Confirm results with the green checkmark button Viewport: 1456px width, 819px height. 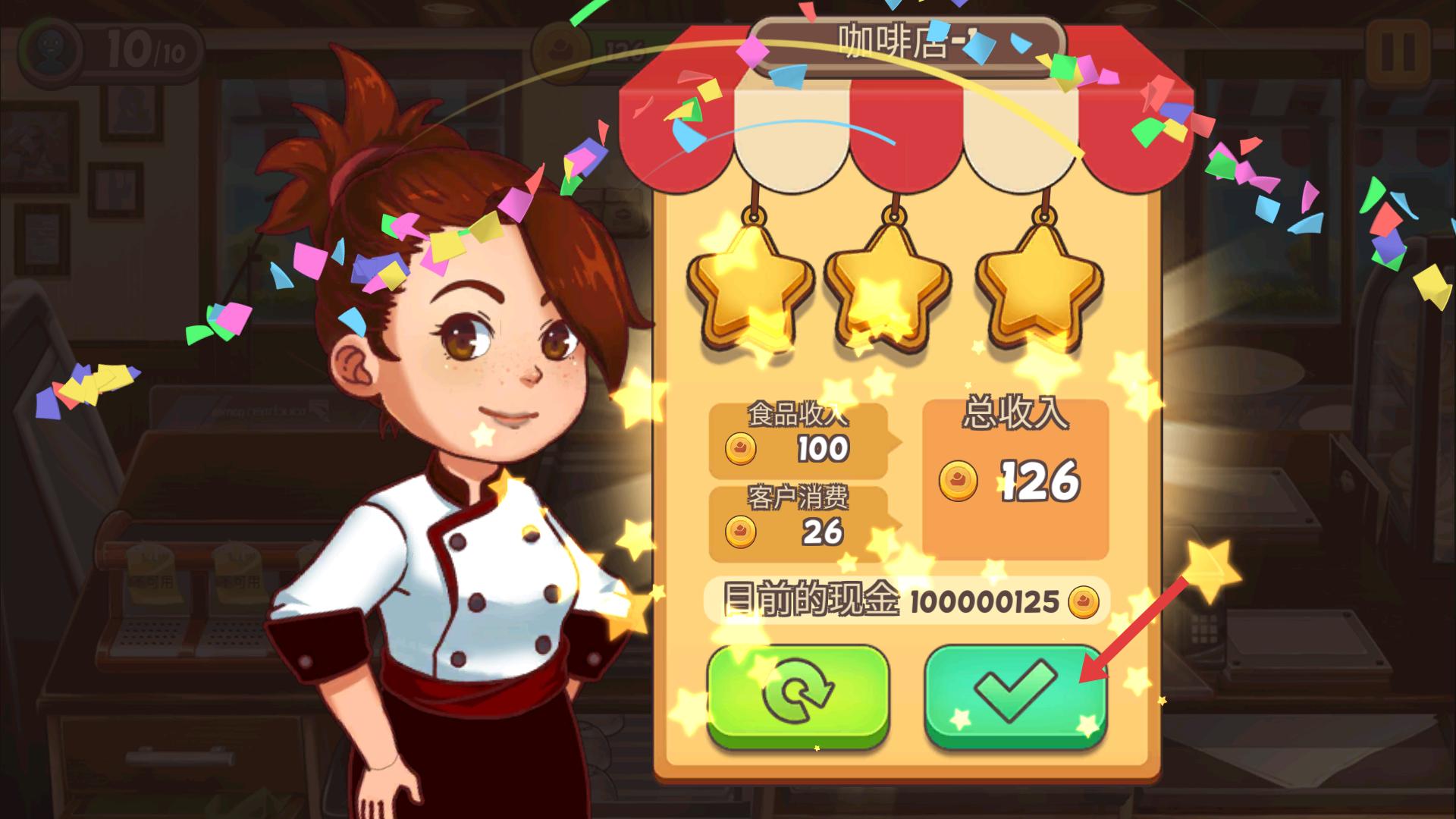1015,694
